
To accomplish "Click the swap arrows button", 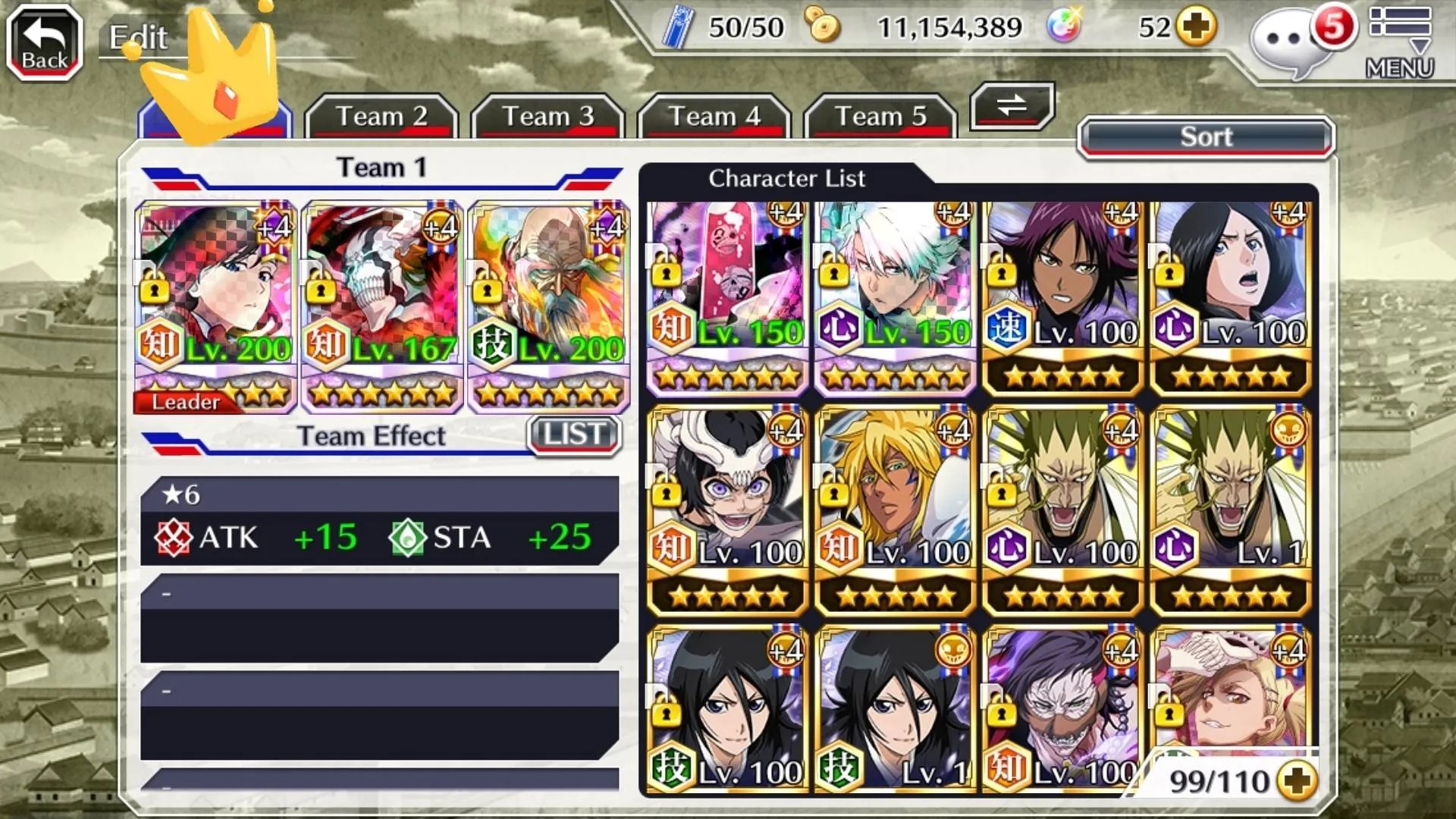I will [1012, 105].
